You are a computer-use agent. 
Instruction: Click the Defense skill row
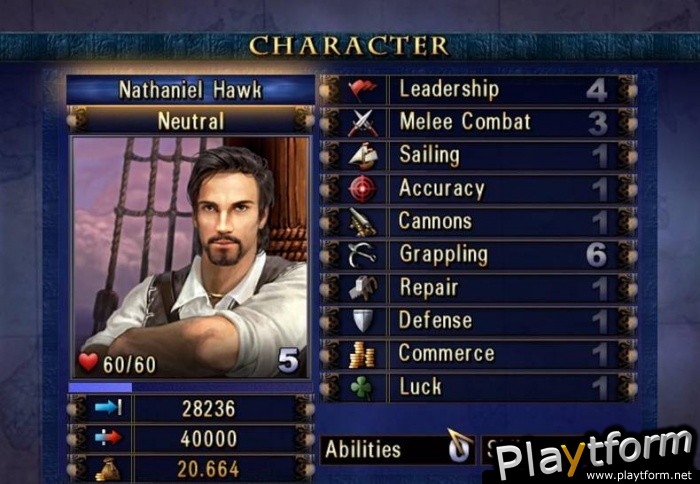pos(478,321)
